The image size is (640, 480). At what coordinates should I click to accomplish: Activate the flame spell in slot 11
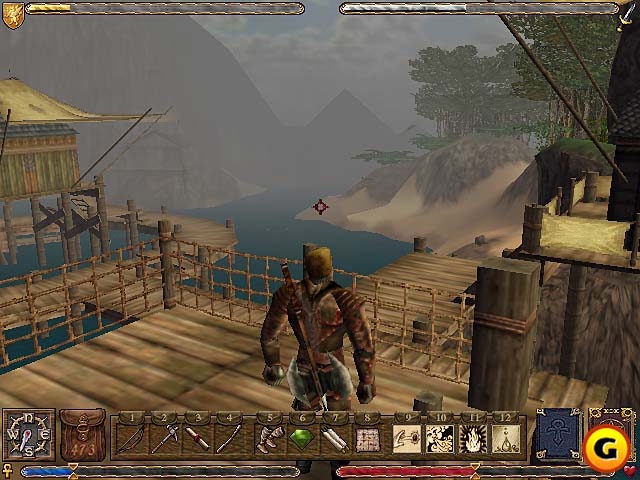point(472,438)
